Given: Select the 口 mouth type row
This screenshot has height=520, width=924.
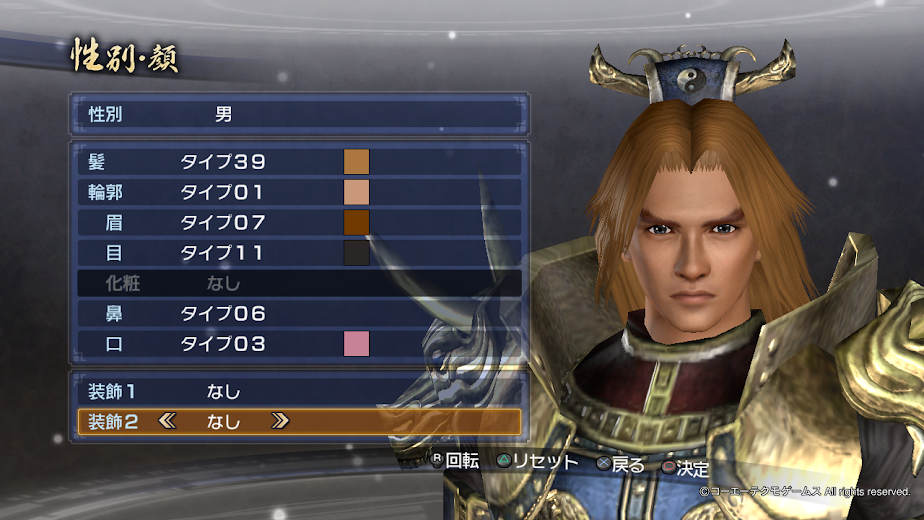Looking at the screenshot, I should pos(222,344).
